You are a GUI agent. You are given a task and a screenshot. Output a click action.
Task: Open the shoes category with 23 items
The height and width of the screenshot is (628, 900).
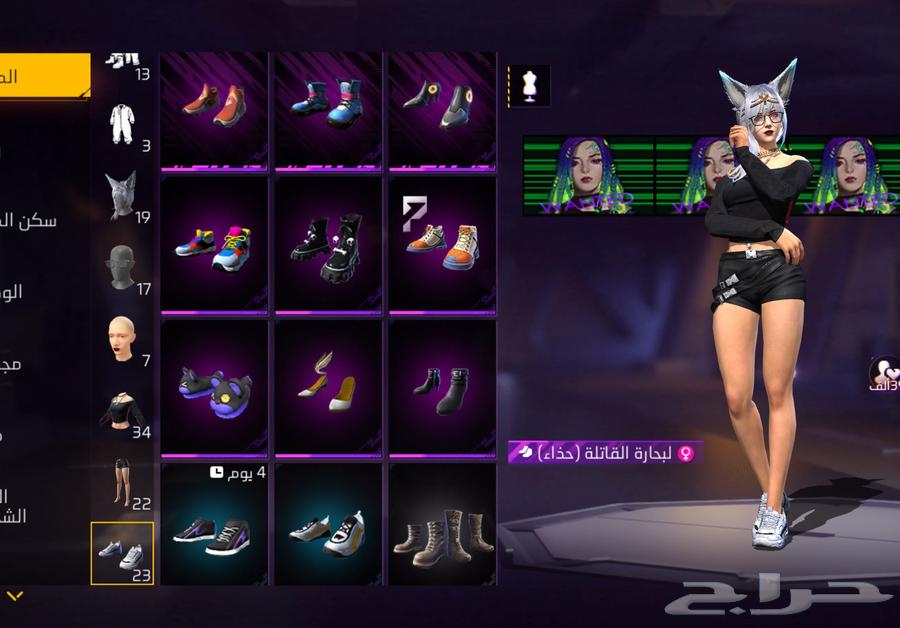coord(122,553)
